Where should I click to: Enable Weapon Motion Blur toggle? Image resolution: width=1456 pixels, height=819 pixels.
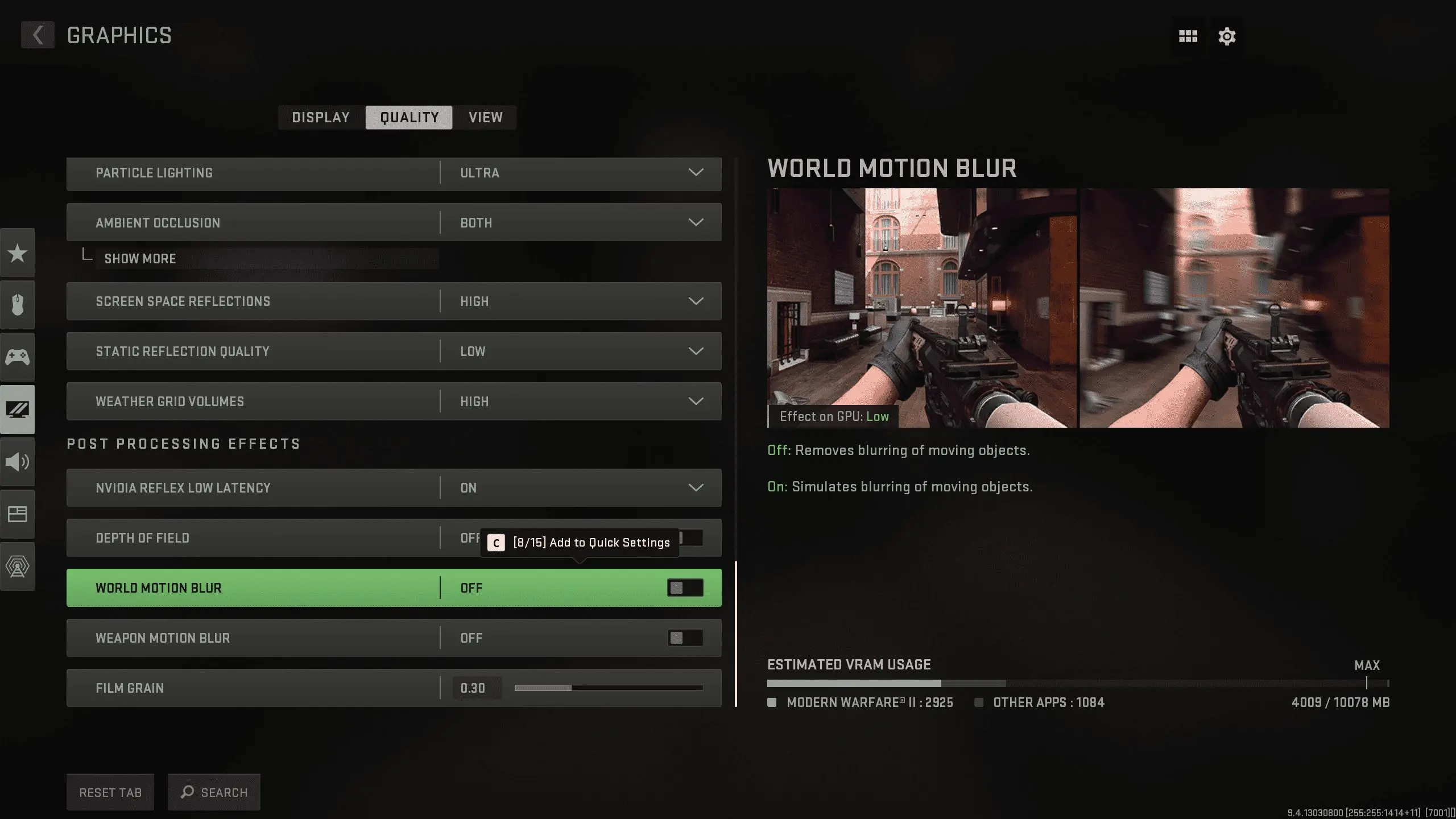(685, 638)
